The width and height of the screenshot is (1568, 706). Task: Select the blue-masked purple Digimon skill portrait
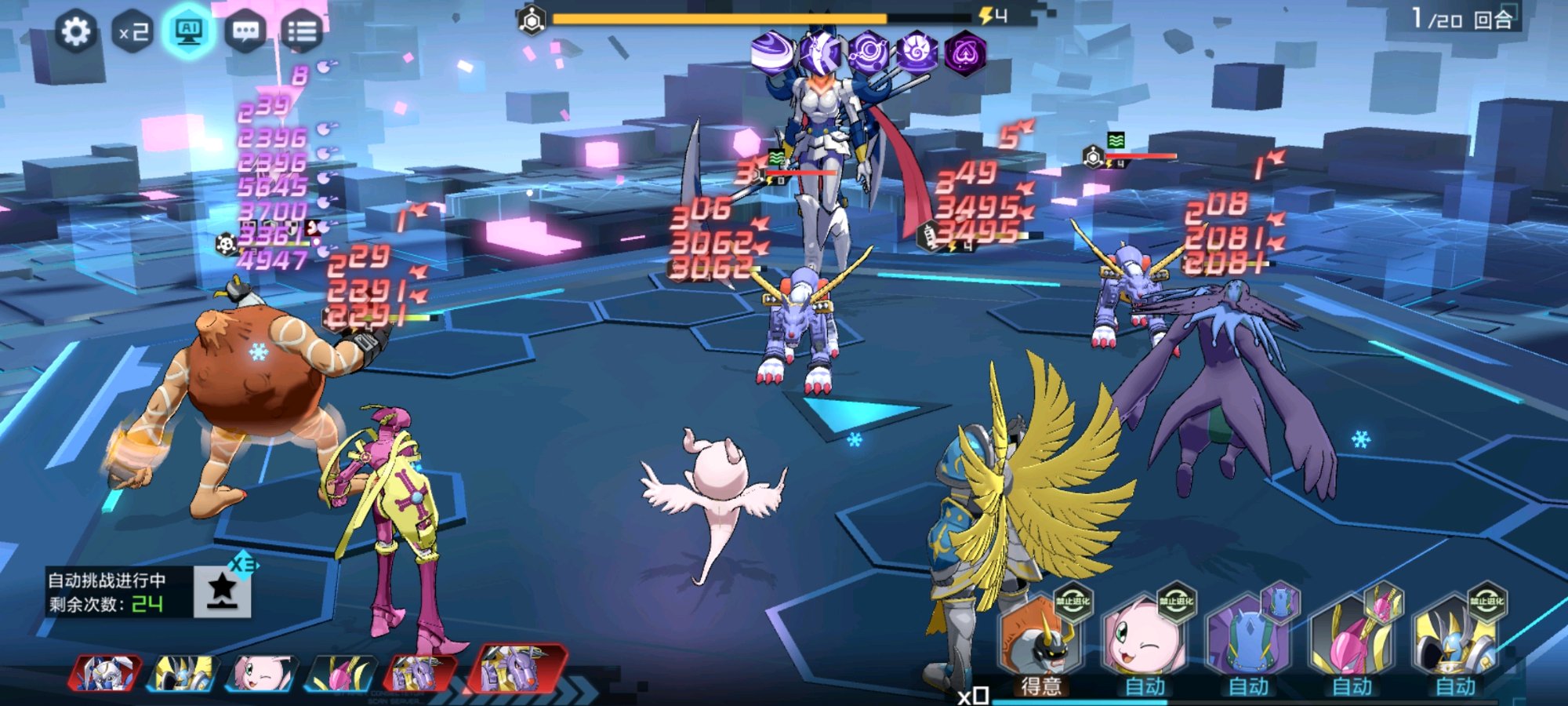[1247, 639]
